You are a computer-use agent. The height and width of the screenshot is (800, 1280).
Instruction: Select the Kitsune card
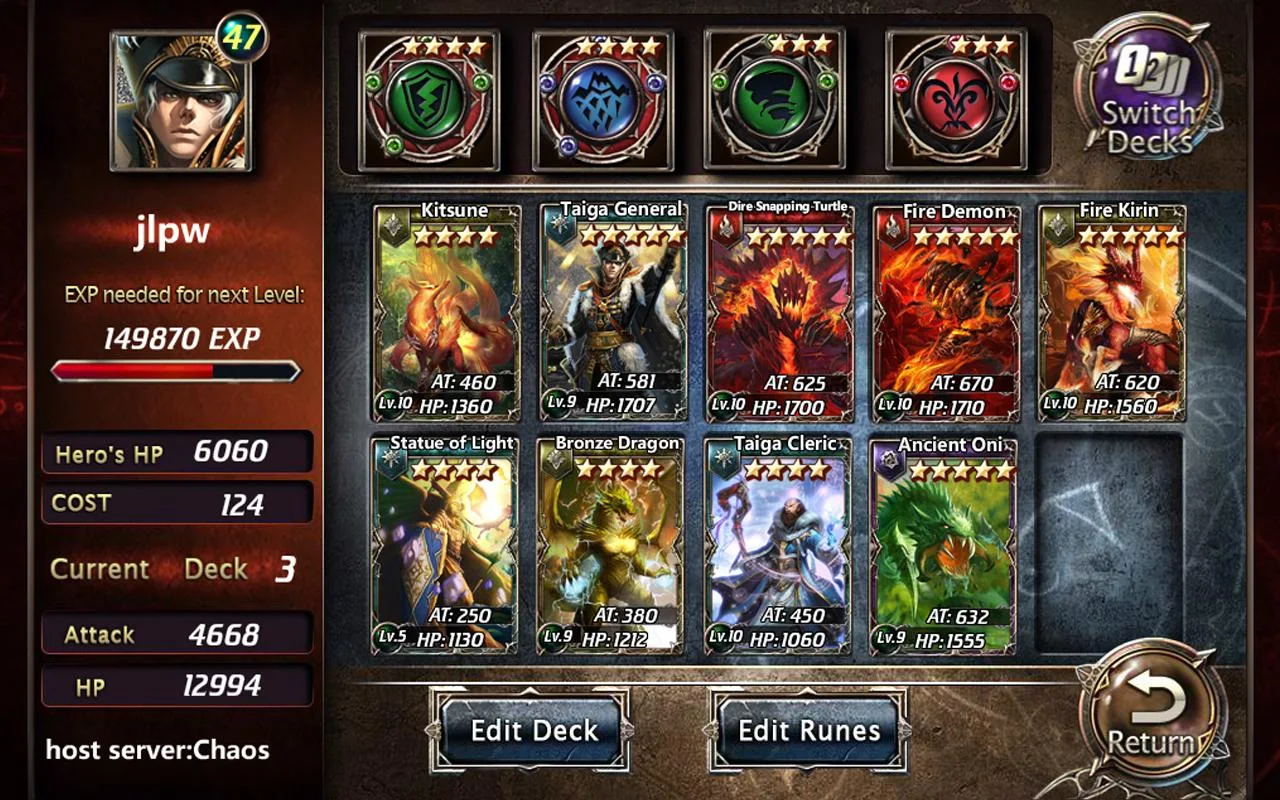tap(447, 312)
